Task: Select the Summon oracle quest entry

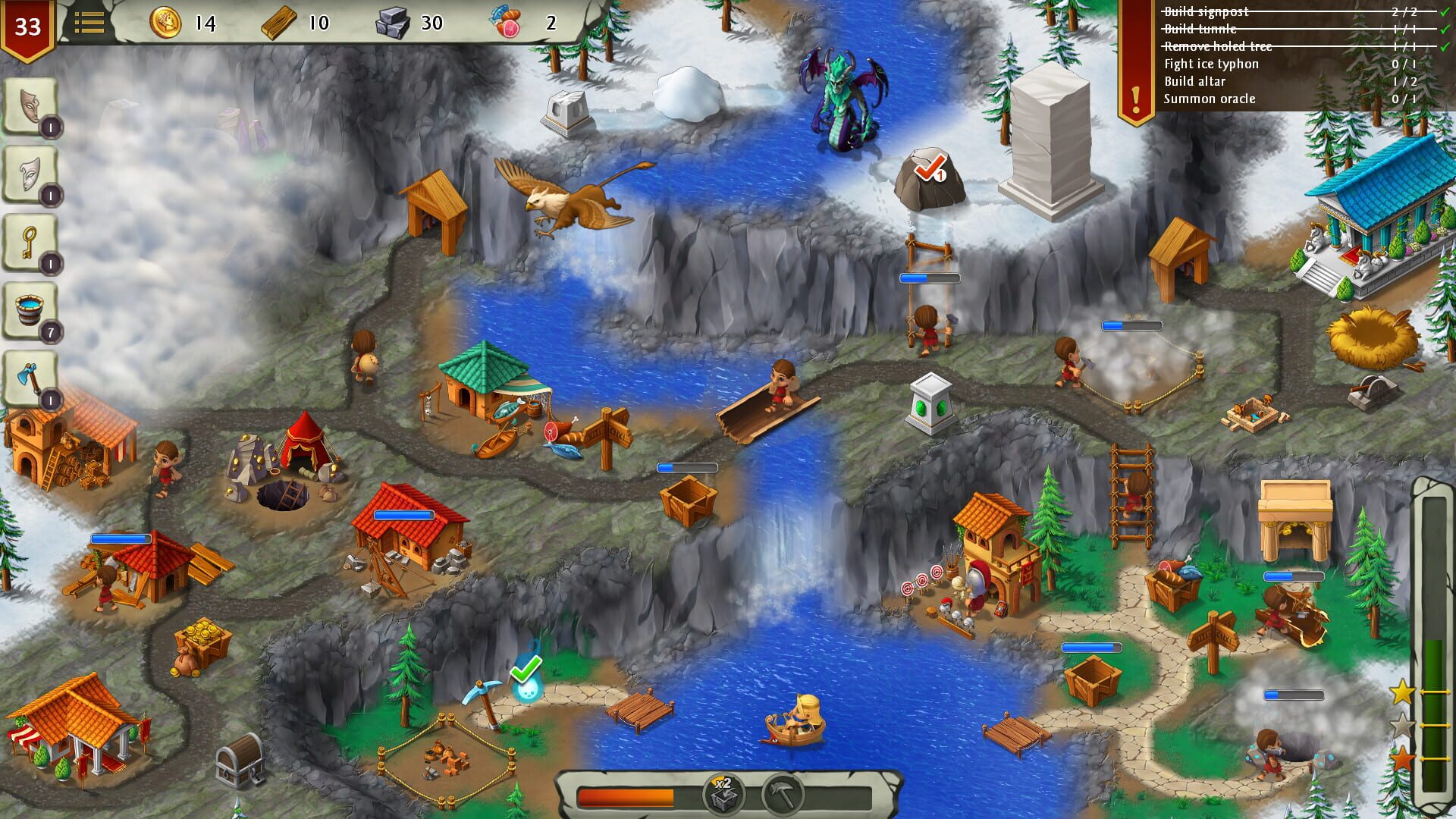Action: coord(1208,99)
